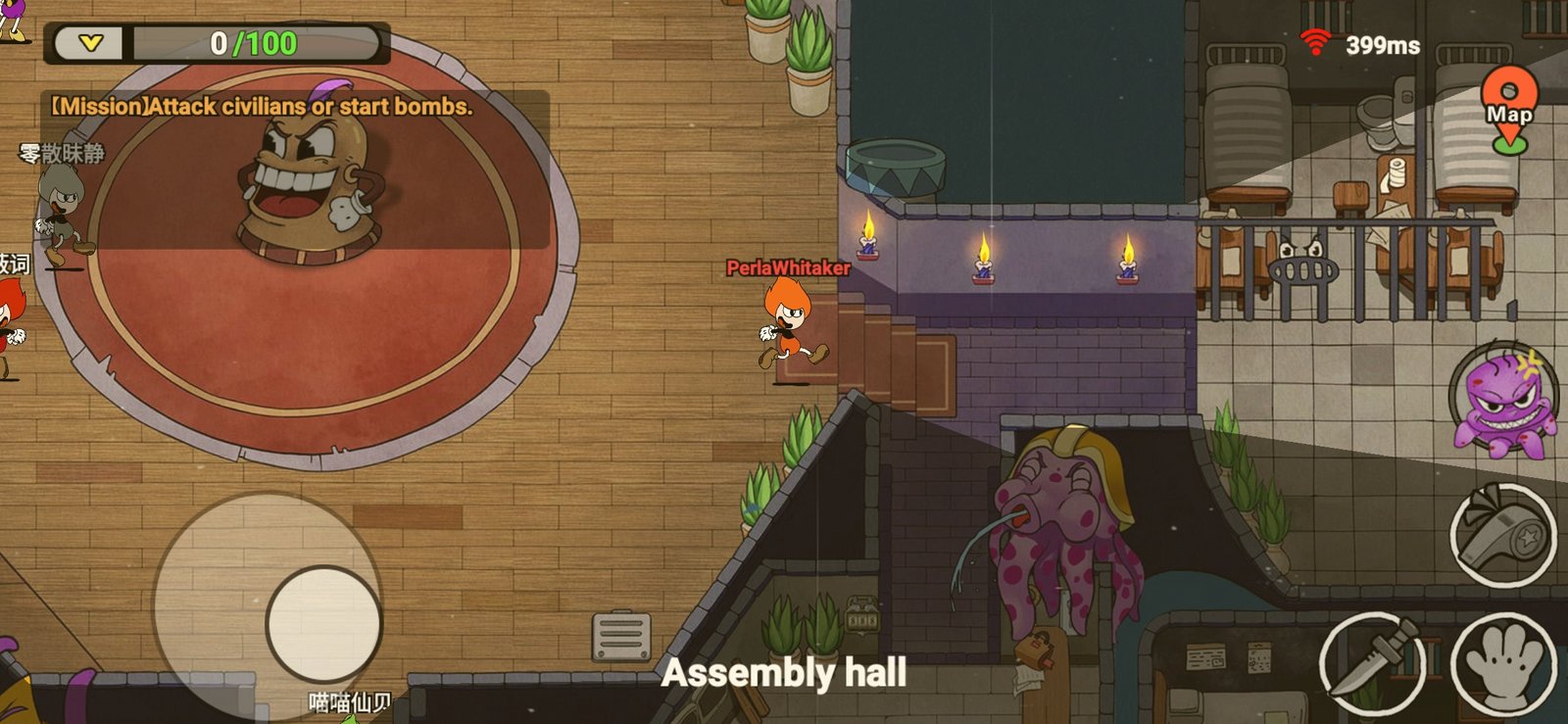Touch the virtual joystick thumb
The image size is (1568, 724).
tap(323, 623)
